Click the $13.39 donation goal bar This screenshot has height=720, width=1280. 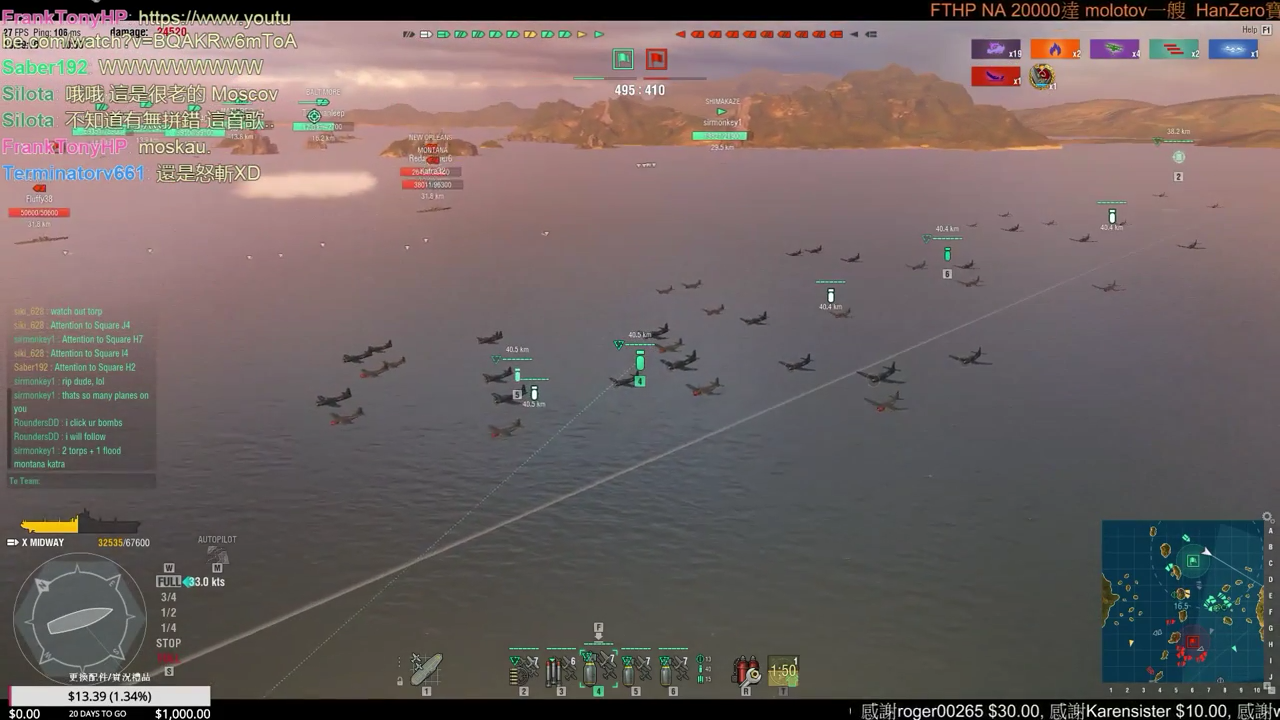point(110,696)
